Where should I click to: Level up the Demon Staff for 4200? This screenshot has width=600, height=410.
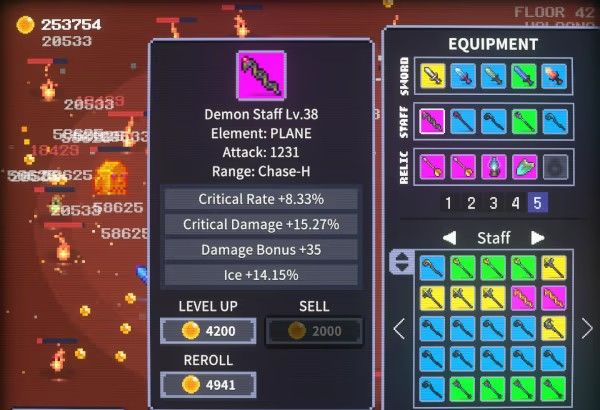[x=208, y=331]
